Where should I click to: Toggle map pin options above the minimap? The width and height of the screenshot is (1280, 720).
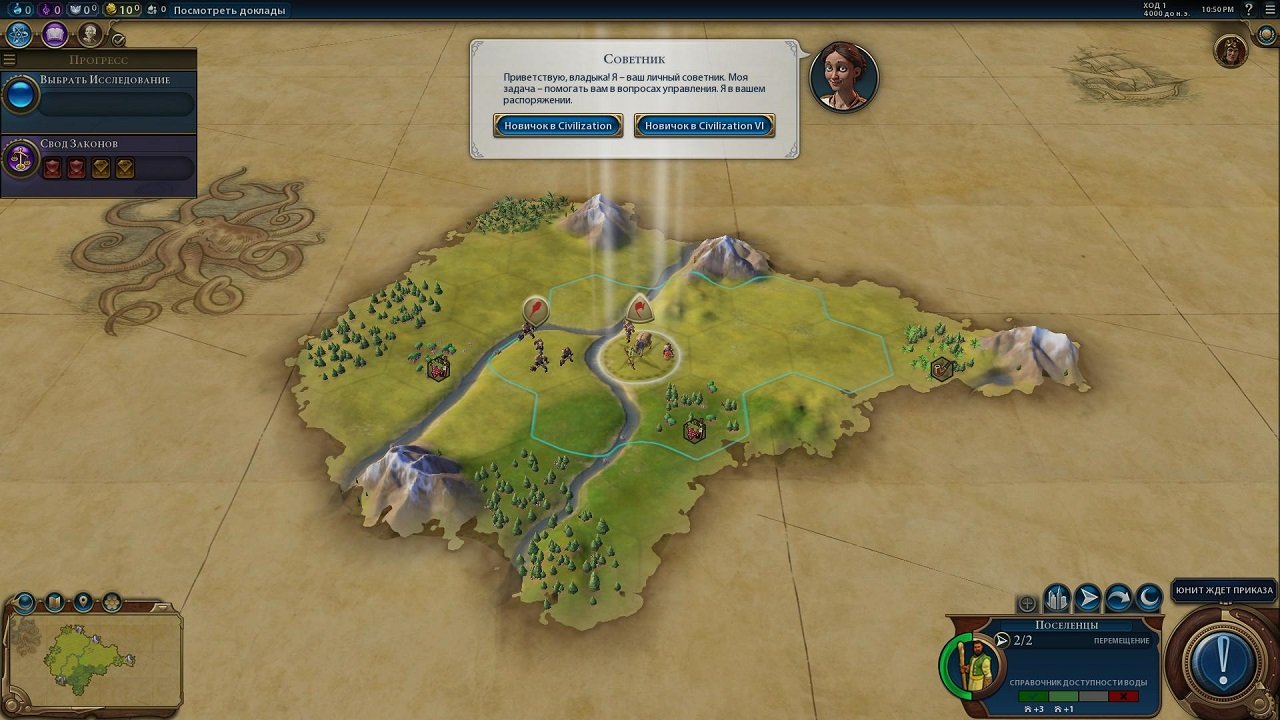click(x=83, y=601)
